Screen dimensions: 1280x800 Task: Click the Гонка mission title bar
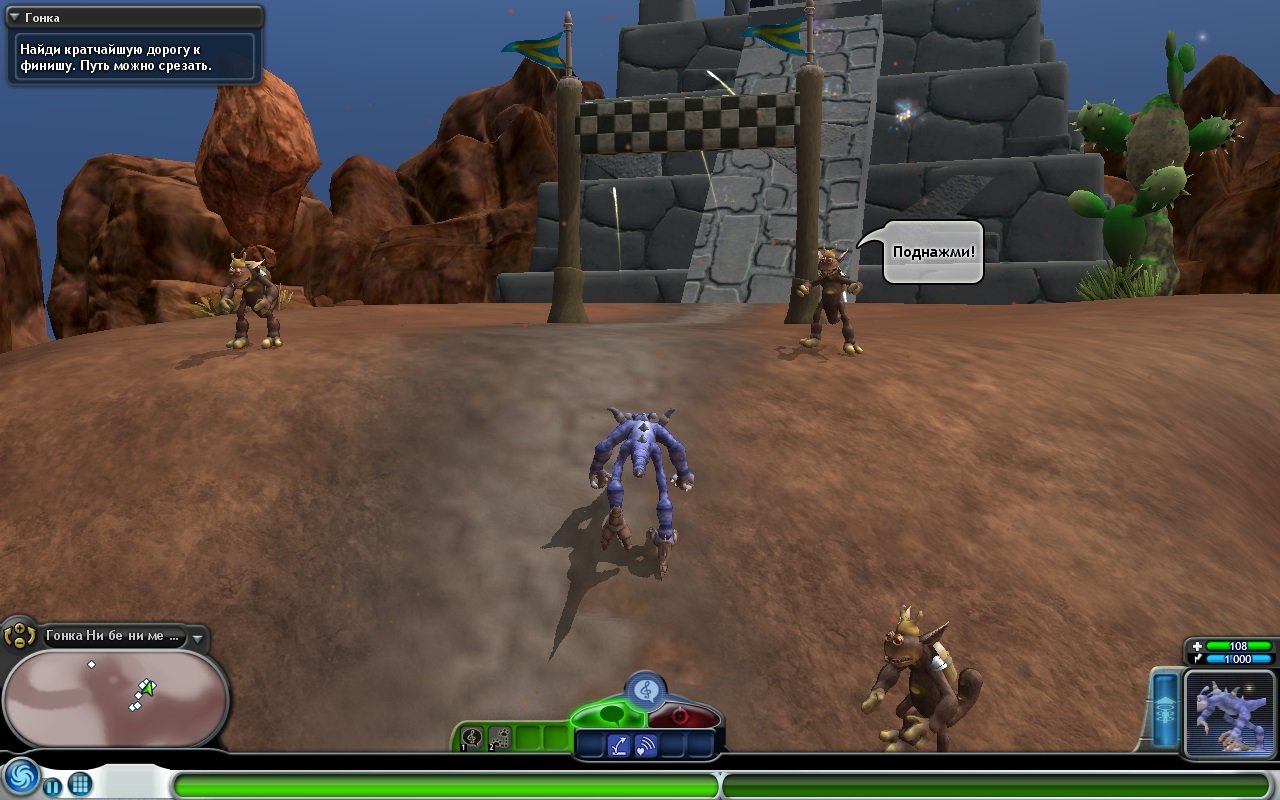130,17
